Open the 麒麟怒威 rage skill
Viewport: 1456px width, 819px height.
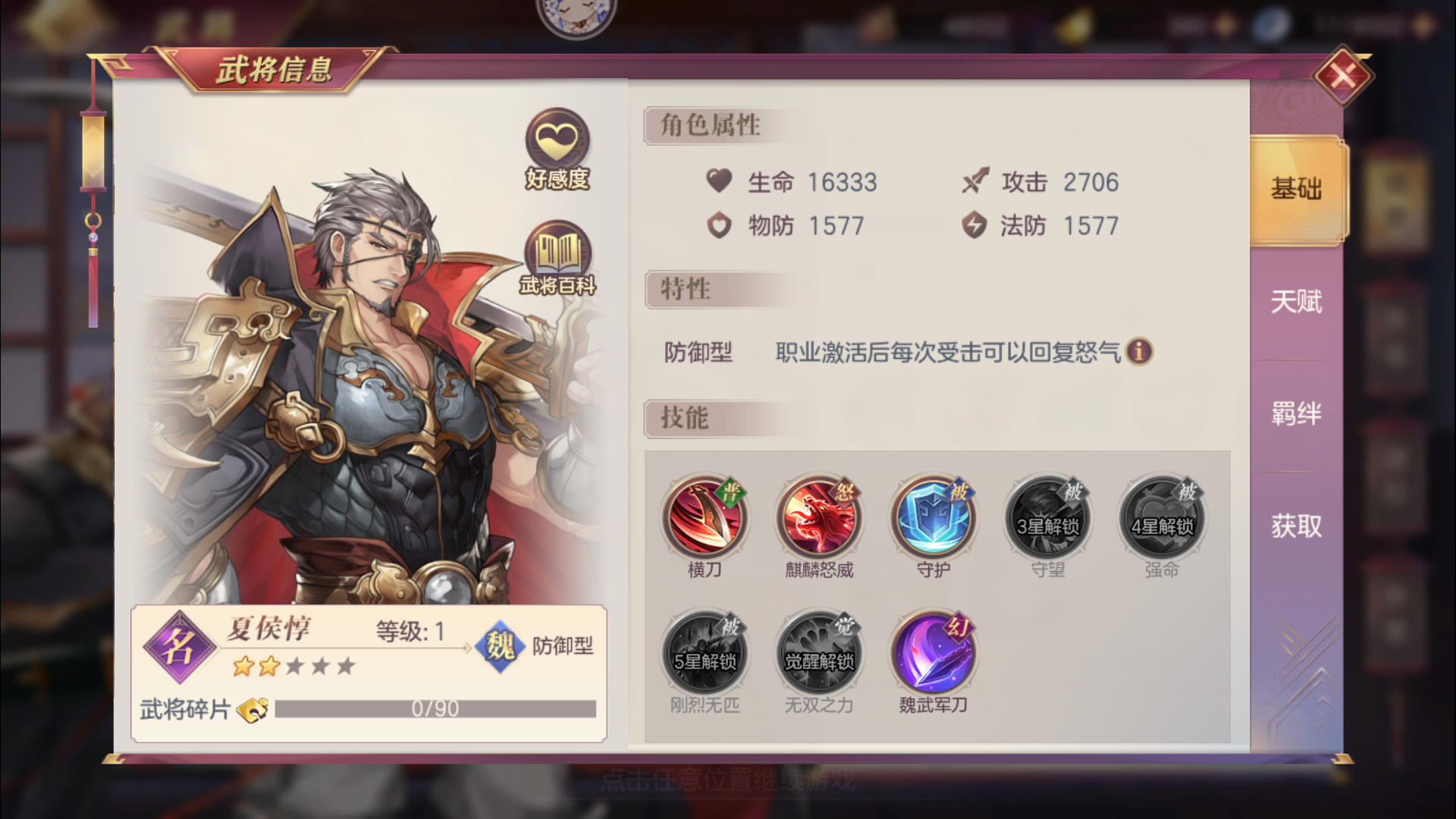coord(820,518)
